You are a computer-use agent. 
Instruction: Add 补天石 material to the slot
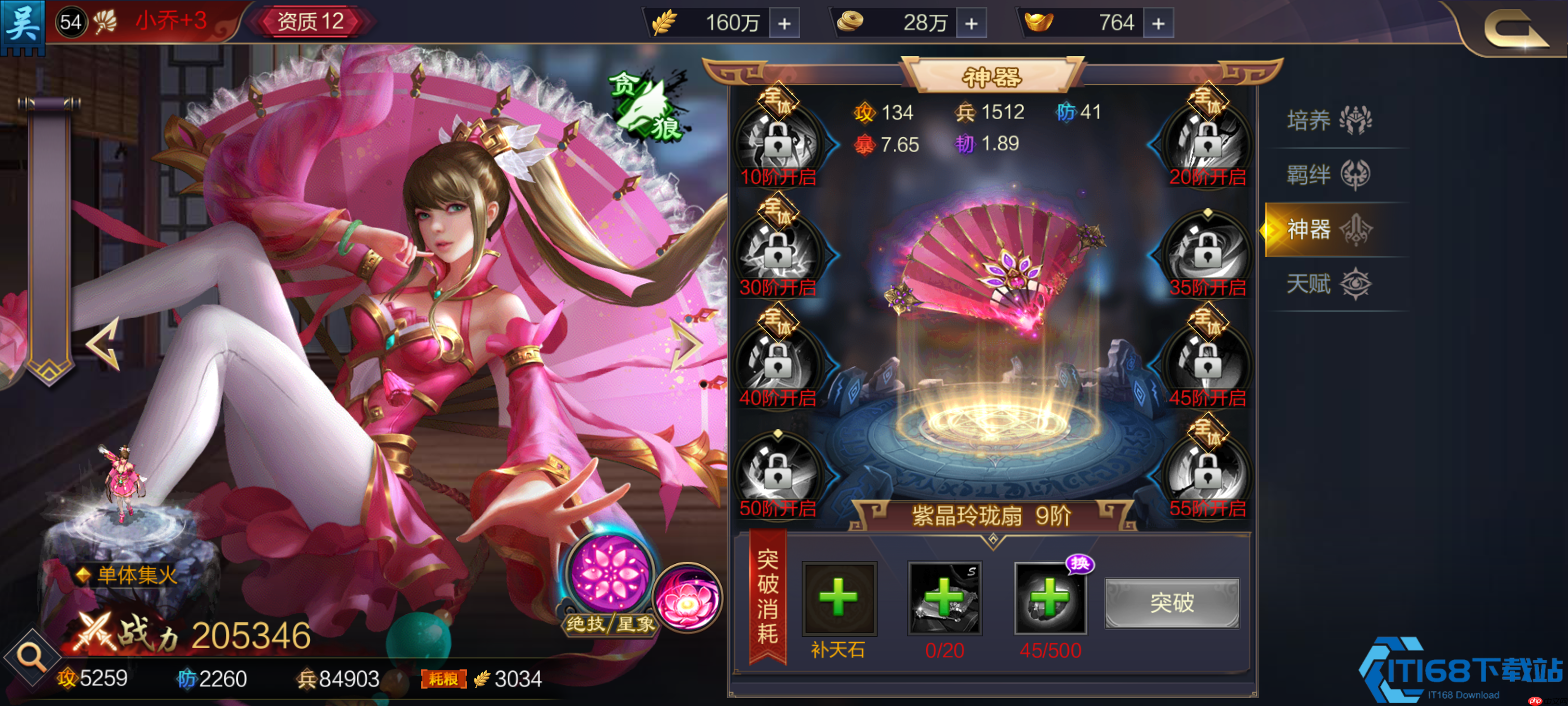point(839,598)
